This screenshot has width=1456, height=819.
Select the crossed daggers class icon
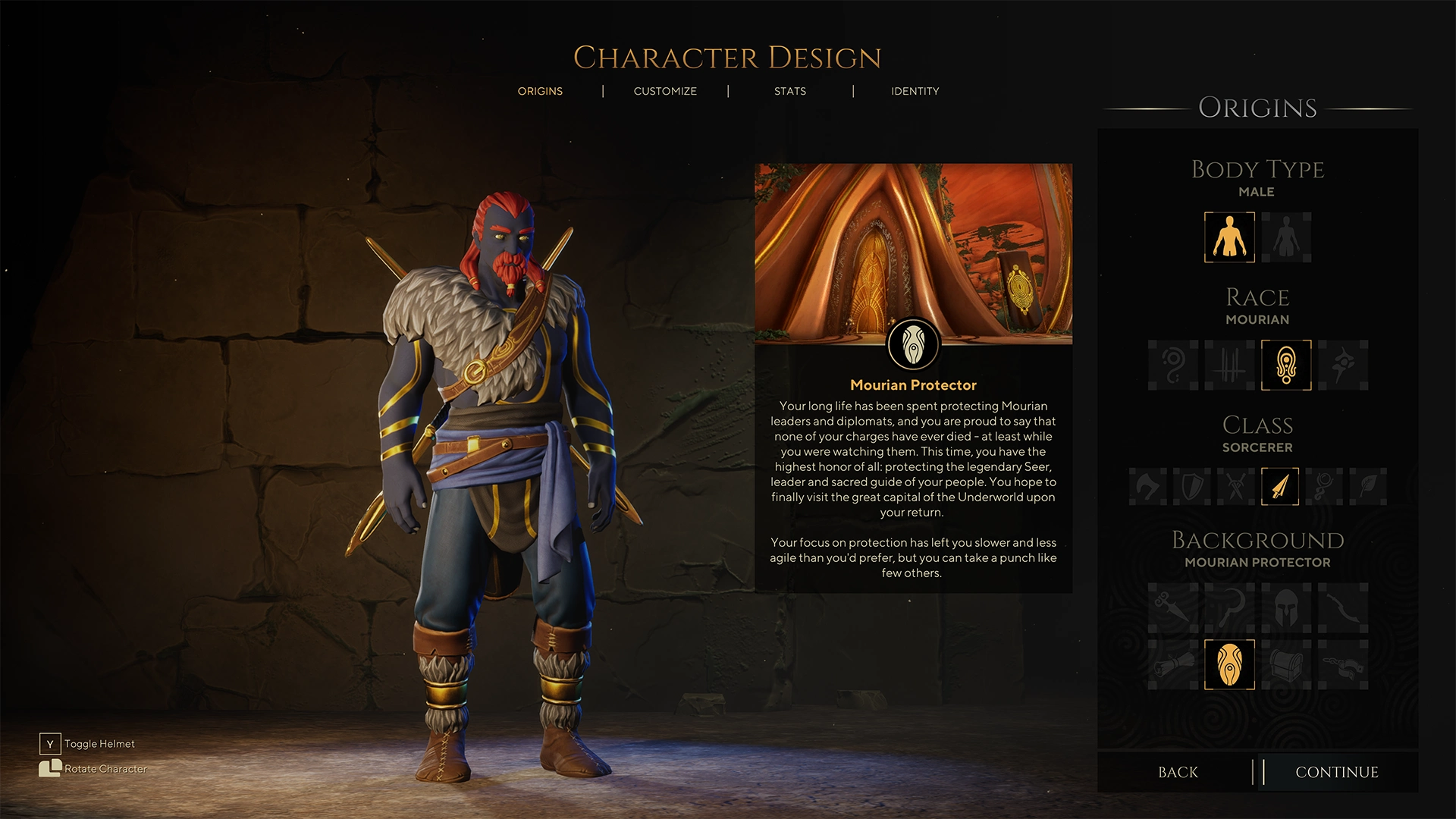pyautogui.click(x=1237, y=487)
